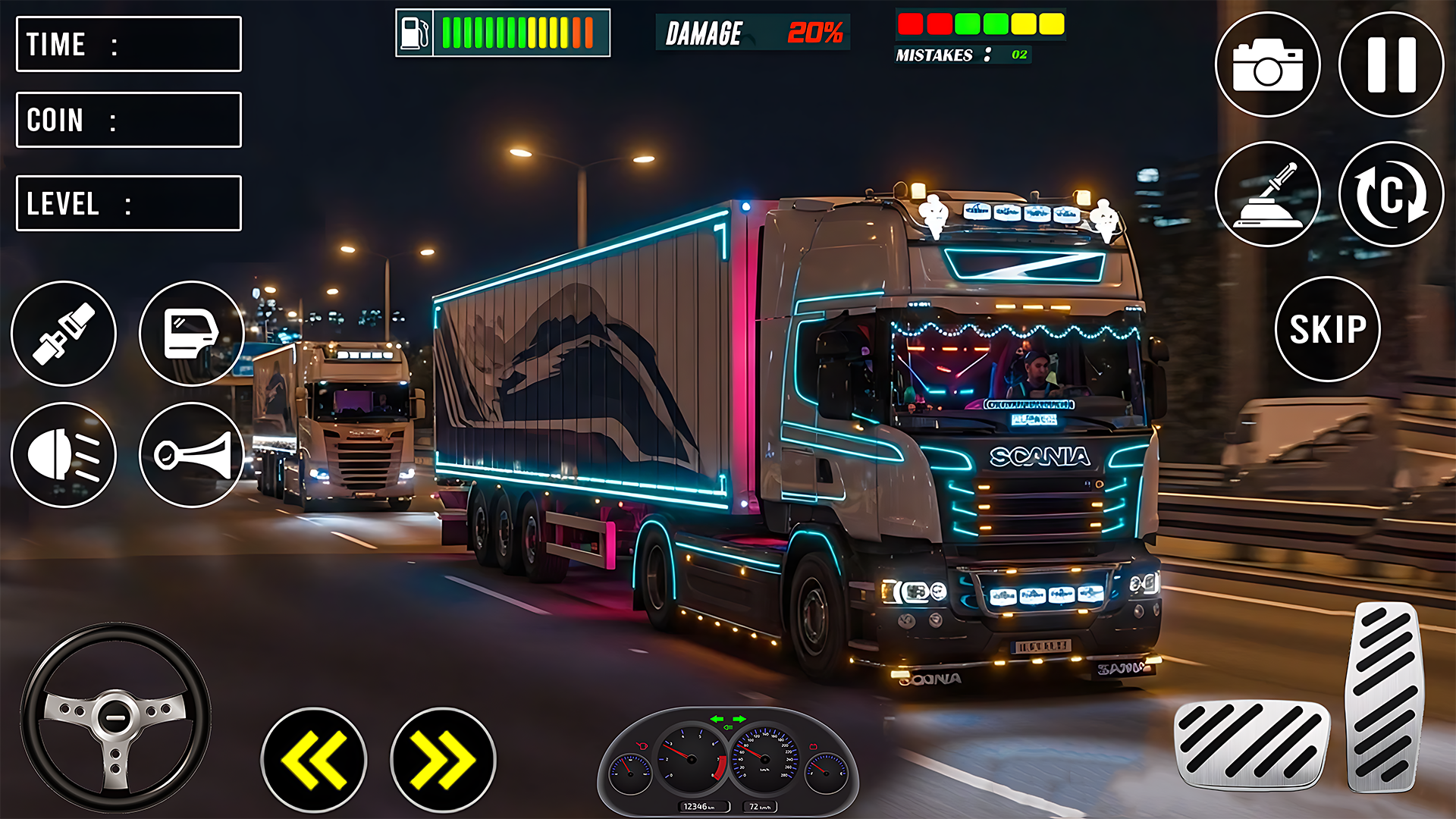Toggle the headlights
Screen dimensions: 1456x819
(64, 455)
